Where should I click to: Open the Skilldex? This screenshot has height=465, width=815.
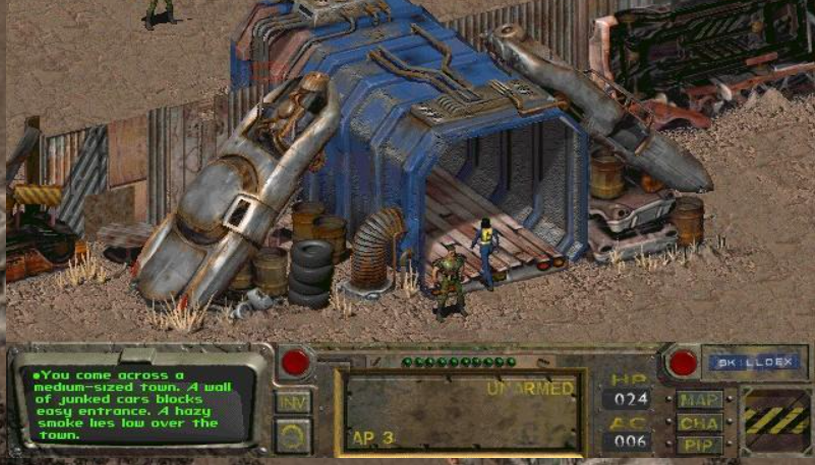[x=755, y=362]
